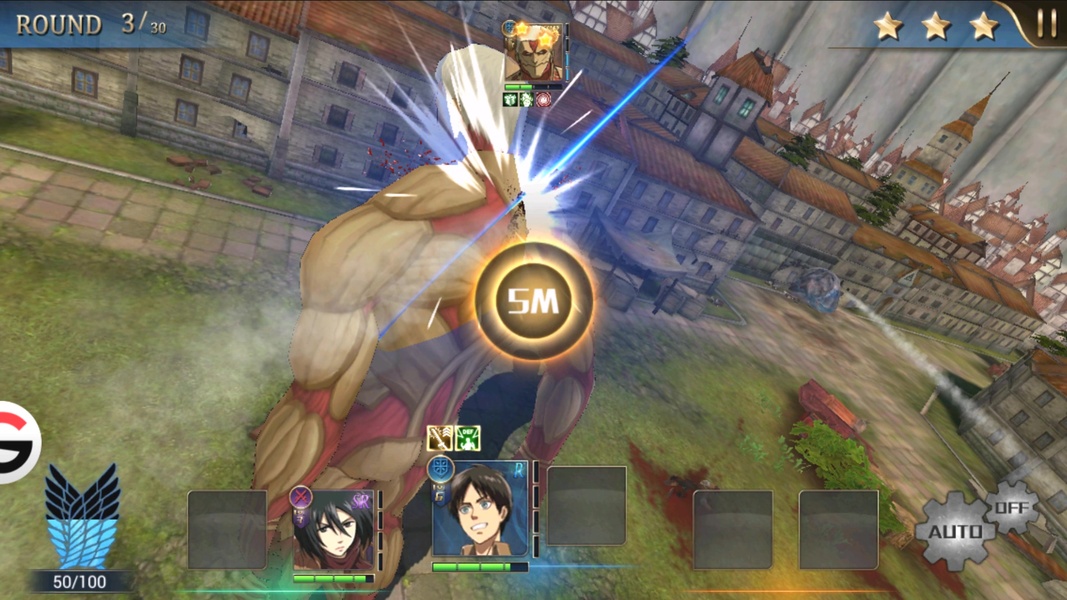Viewport: 1067px width, 600px height.
Task: Tap the Armored Titan enemy portrait
Action: point(534,55)
